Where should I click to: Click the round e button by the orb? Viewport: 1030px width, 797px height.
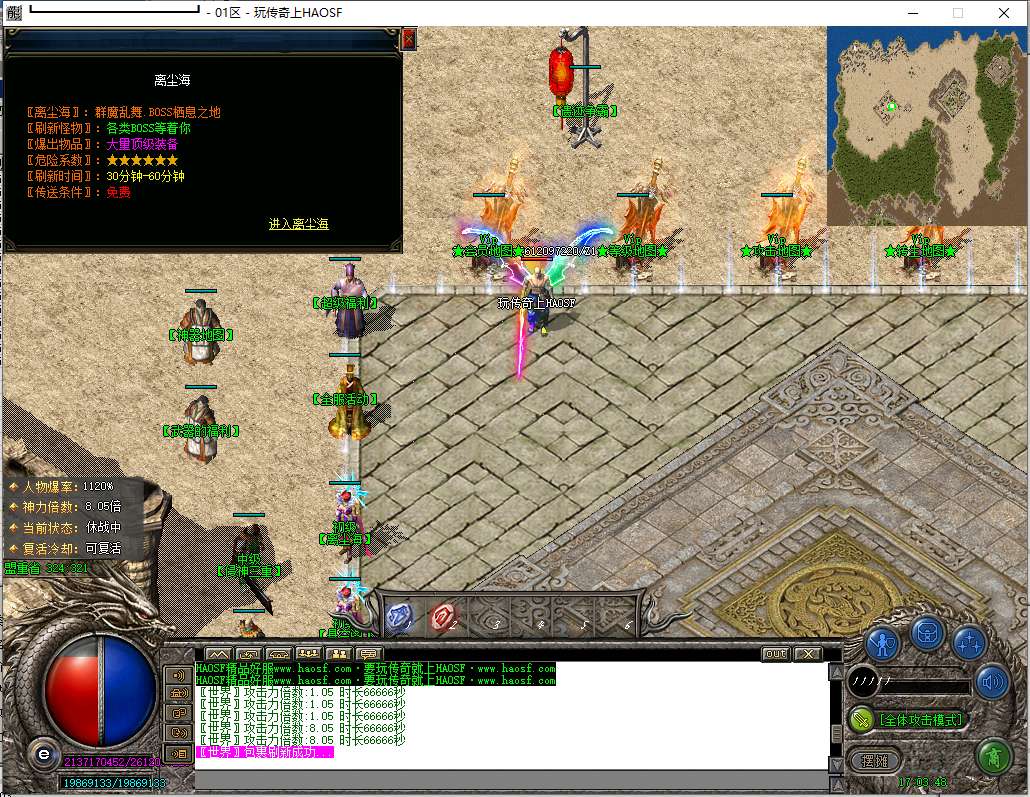(43, 753)
